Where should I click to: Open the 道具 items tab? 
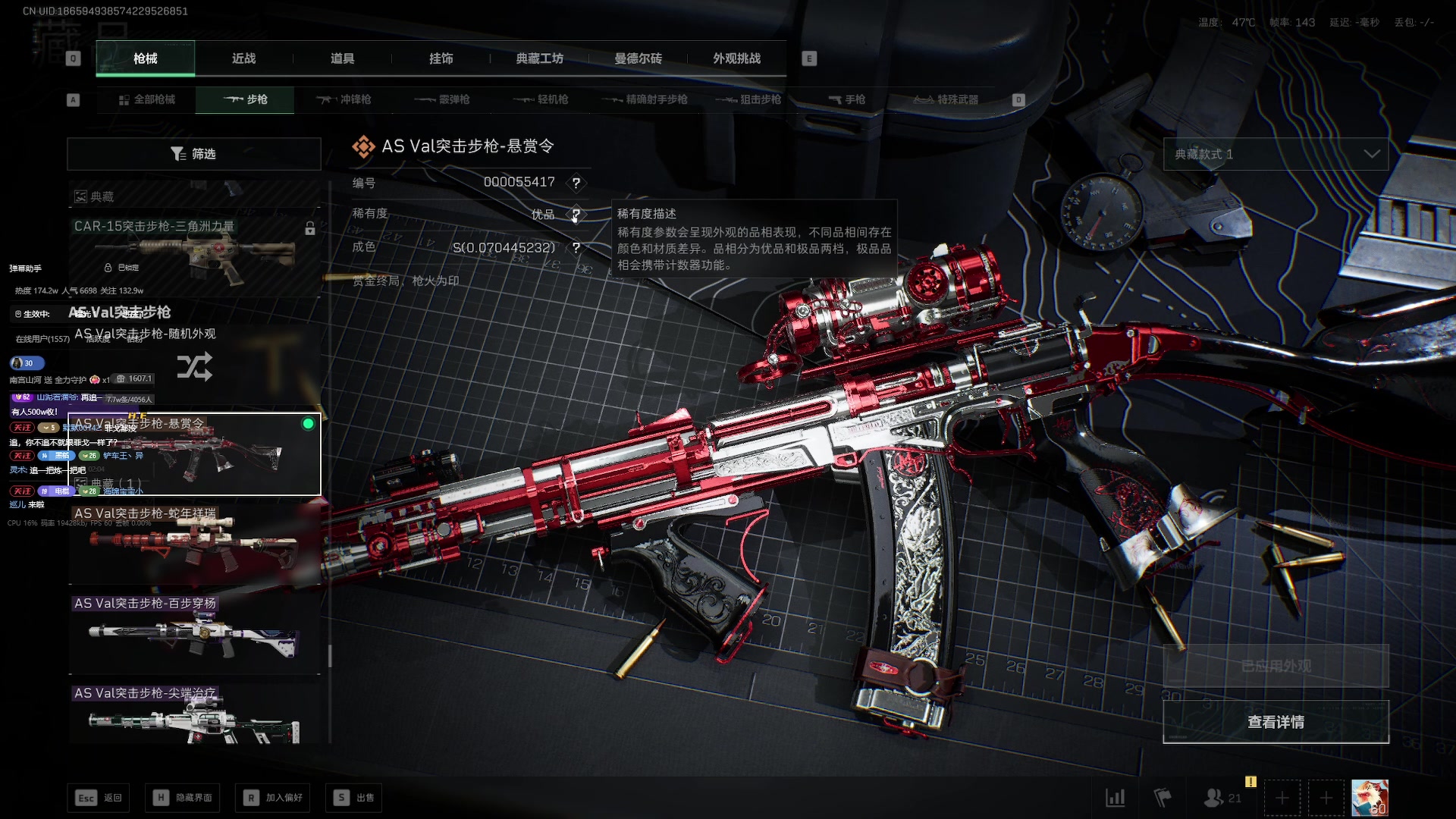click(x=342, y=58)
